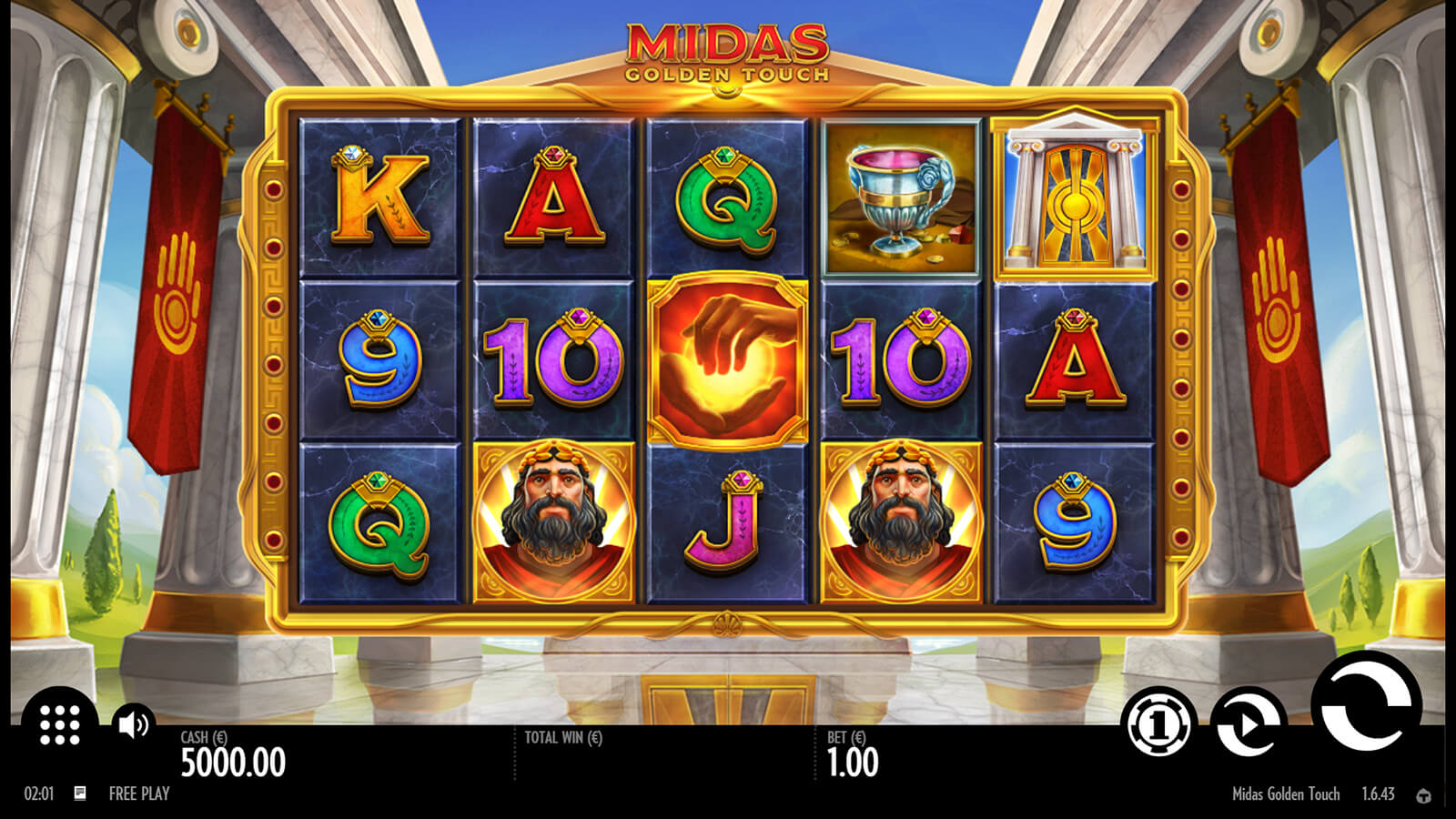Image resolution: width=1456 pixels, height=819 pixels.
Task: Toggle the sound speaker icon
Action: click(134, 724)
